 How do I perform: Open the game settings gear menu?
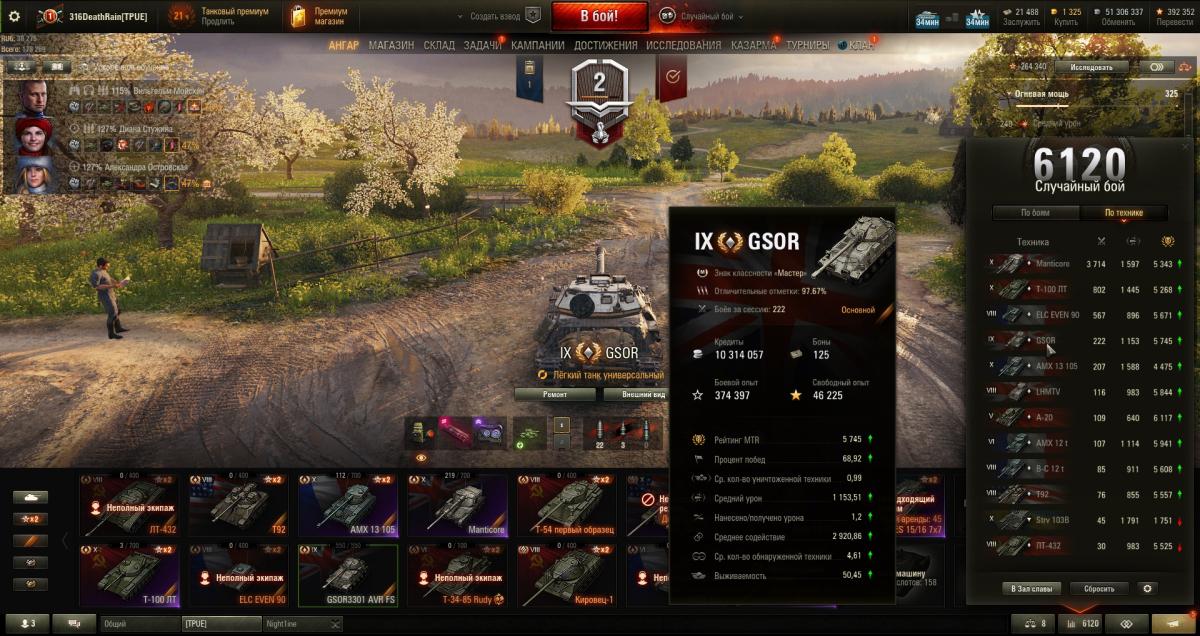pos(15,16)
